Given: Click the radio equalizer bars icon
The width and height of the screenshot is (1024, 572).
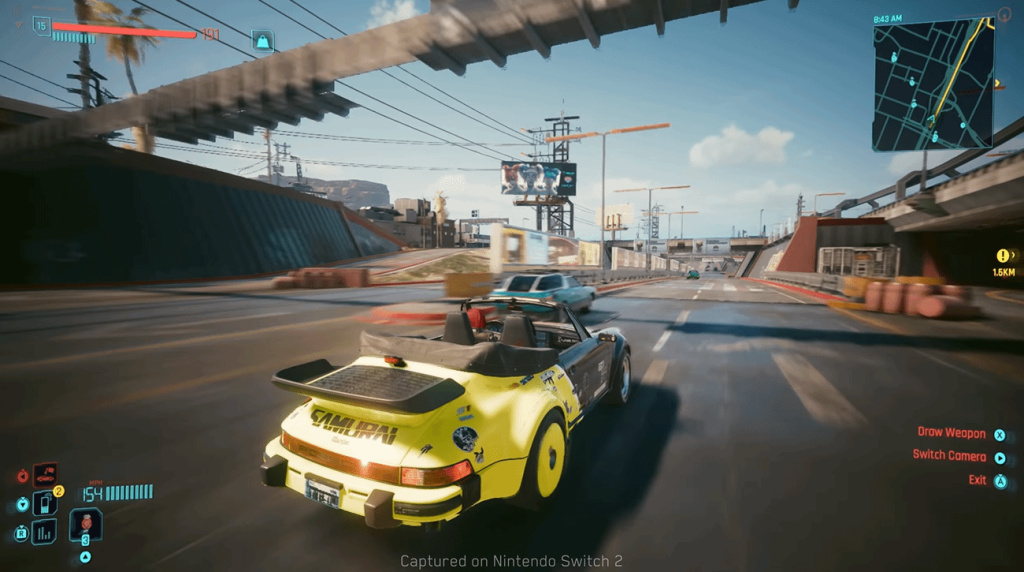Looking at the screenshot, I should 45,532.
